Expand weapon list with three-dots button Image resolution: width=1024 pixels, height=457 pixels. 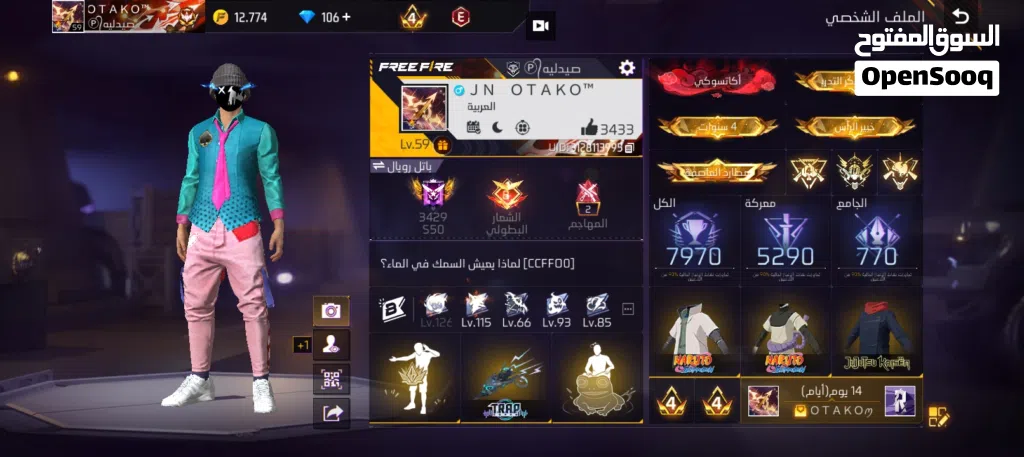coord(628,308)
